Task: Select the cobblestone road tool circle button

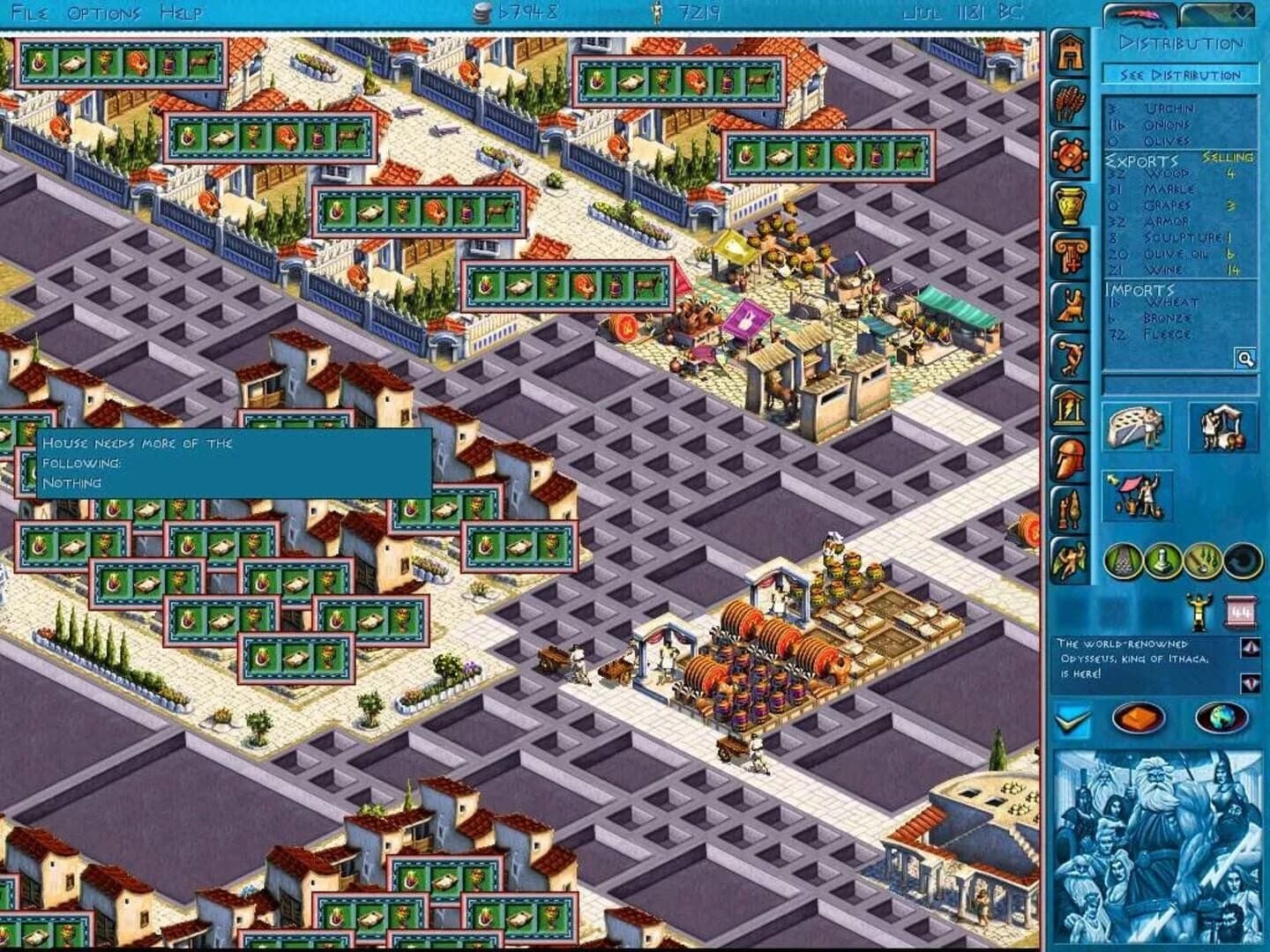Action: coord(1124,559)
